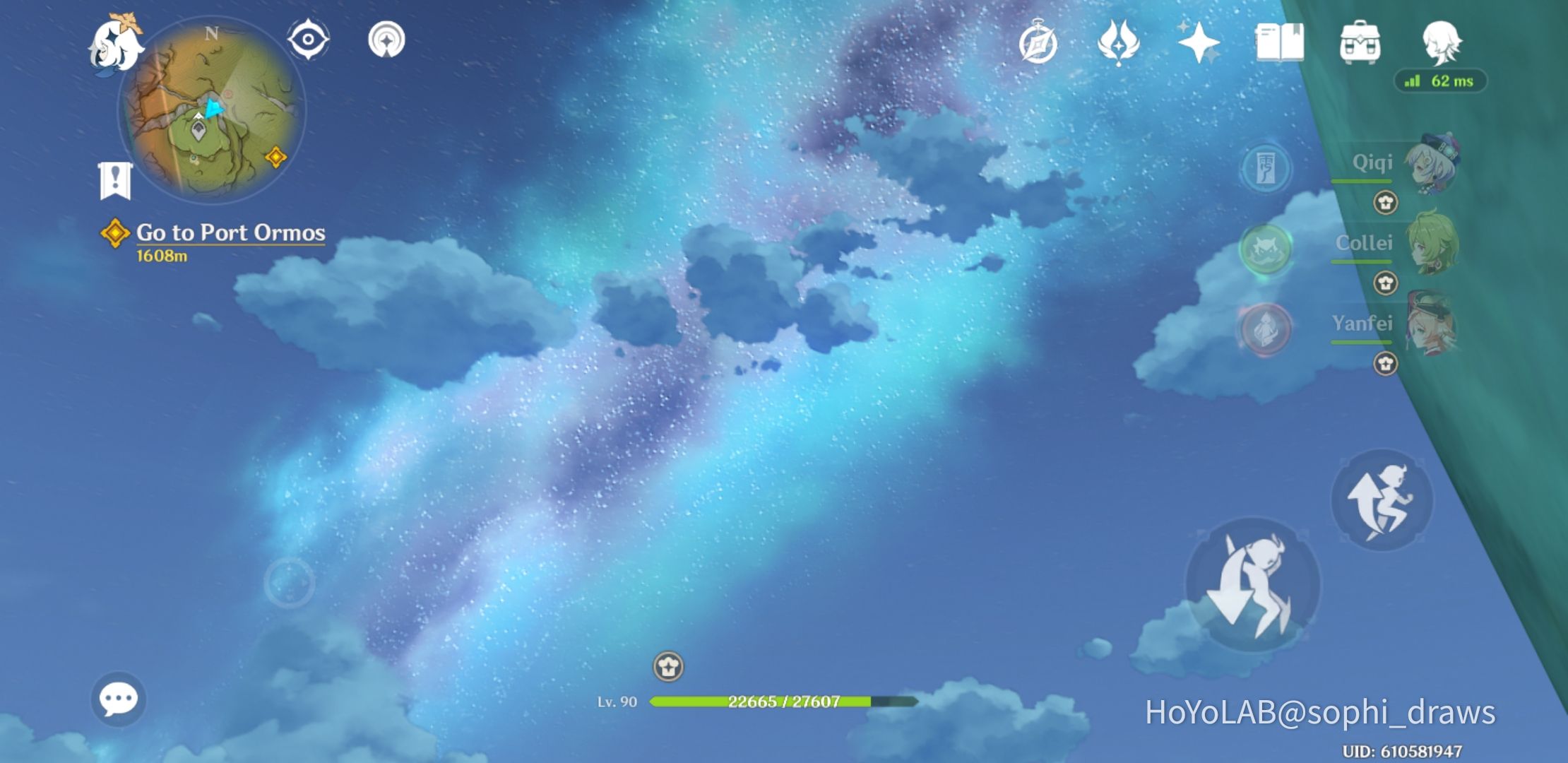Follow the Go to Port Ormos quest link
1568x763 pixels.
pos(232,232)
